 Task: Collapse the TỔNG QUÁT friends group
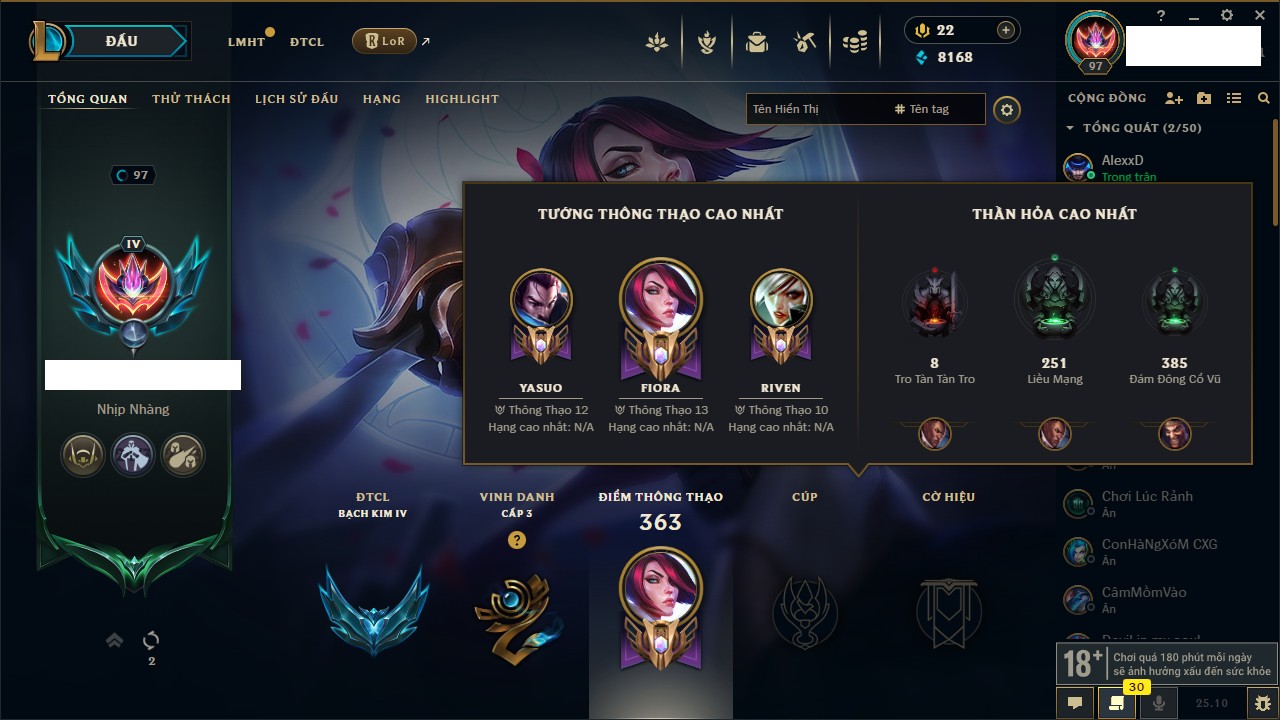pyautogui.click(x=1070, y=128)
